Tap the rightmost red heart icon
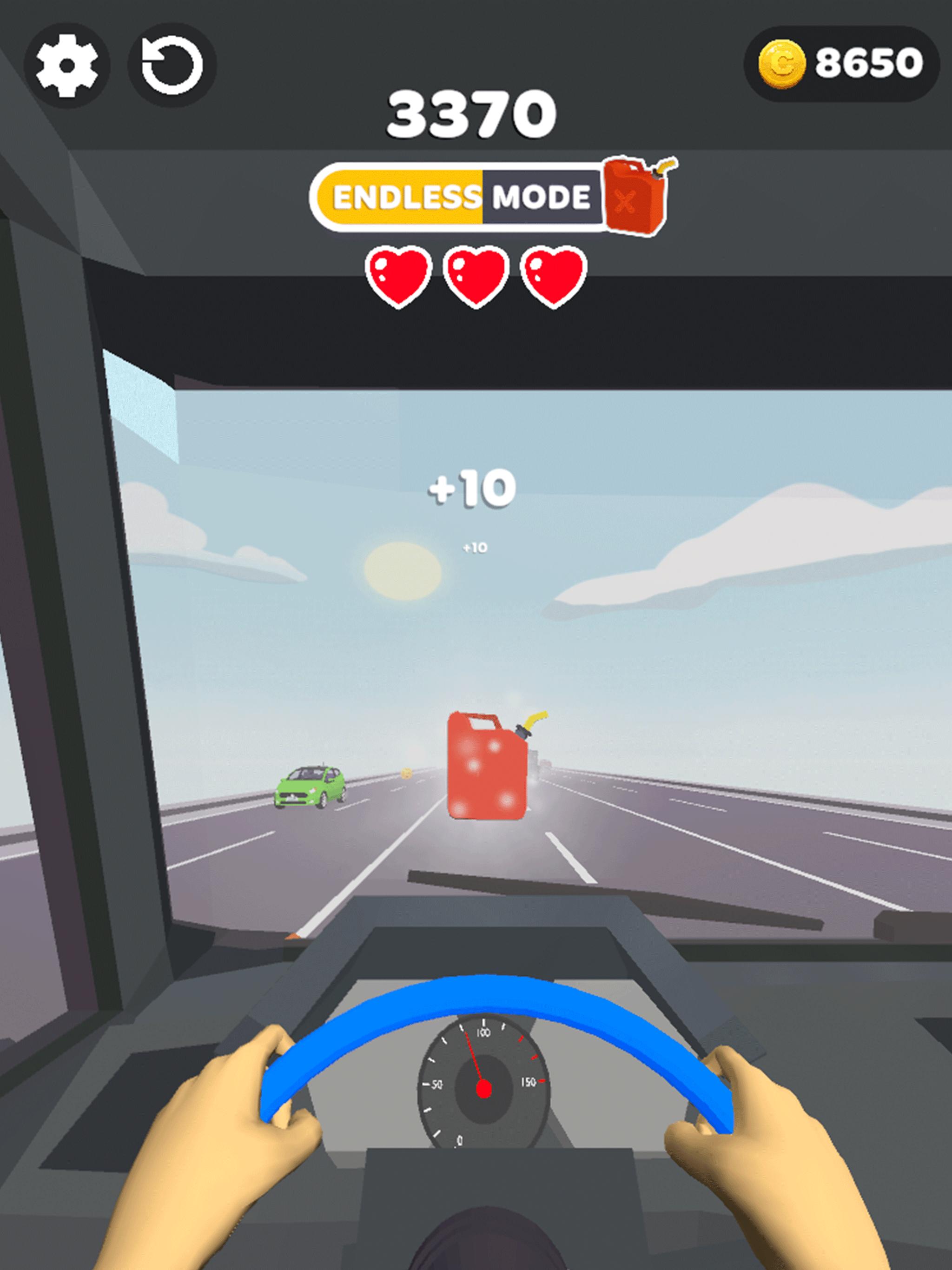The height and width of the screenshot is (1270, 952). tap(551, 276)
